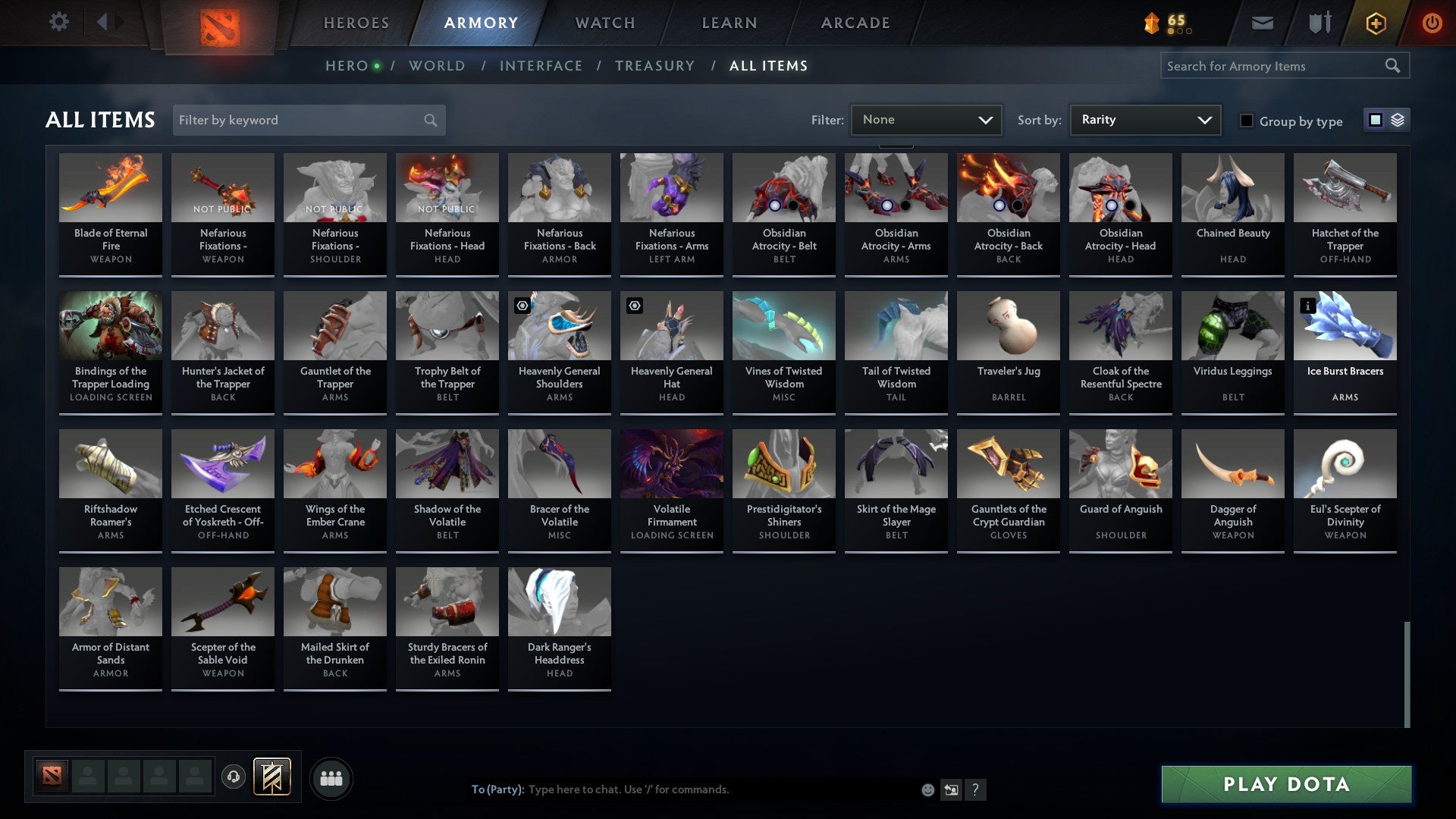Switch to grid view layout toggle
The image size is (1456, 819).
tap(1374, 120)
